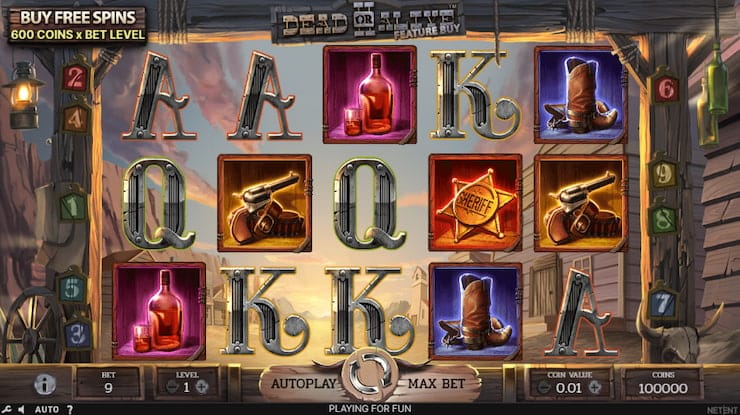The height and width of the screenshot is (415, 740).
Task: Open the paytable info button
Action: 44,384
